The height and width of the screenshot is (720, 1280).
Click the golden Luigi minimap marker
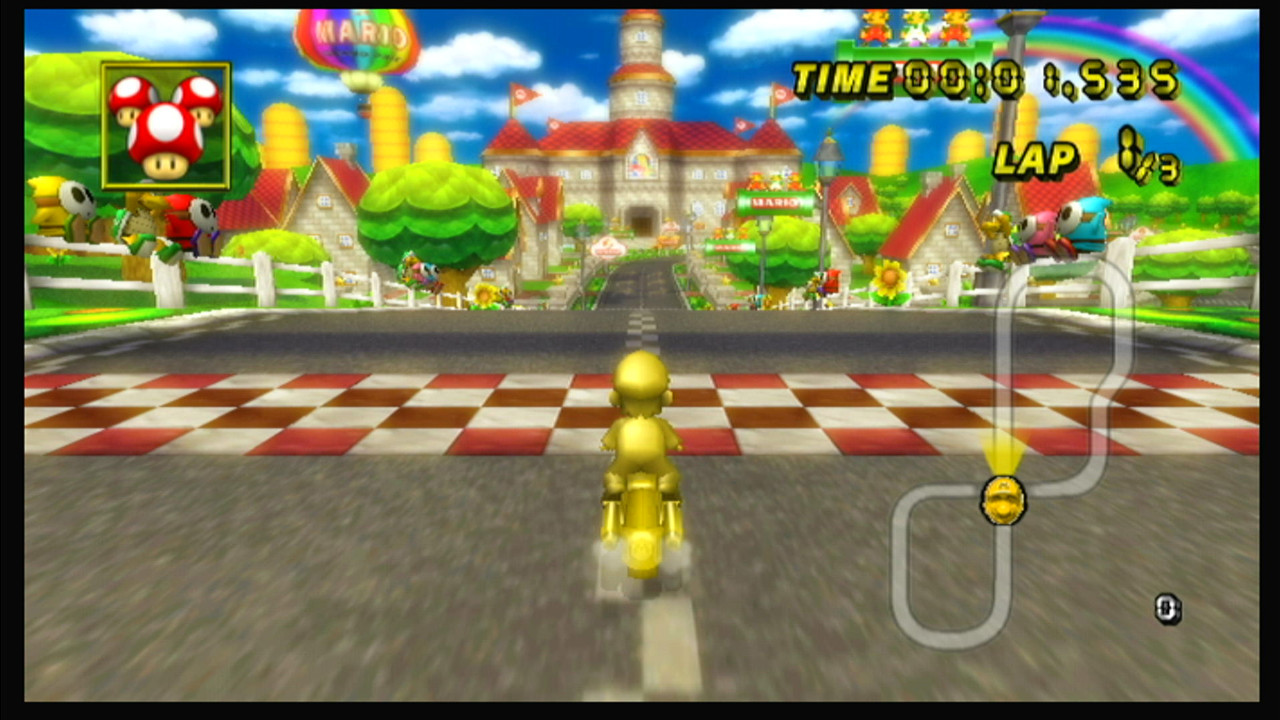click(1003, 500)
